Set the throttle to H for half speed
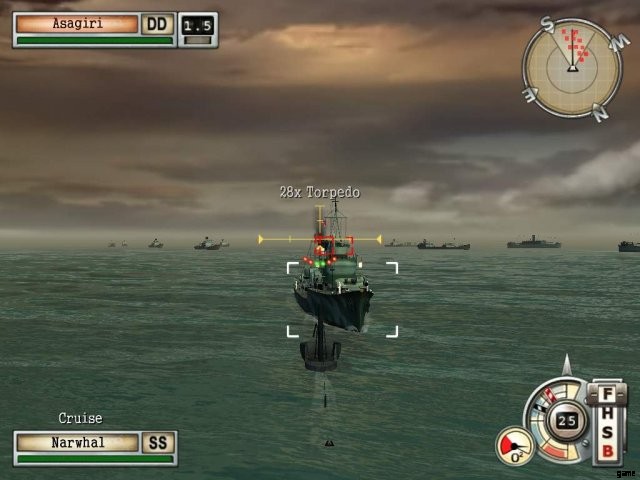This screenshot has width=640, height=480. 607,415
